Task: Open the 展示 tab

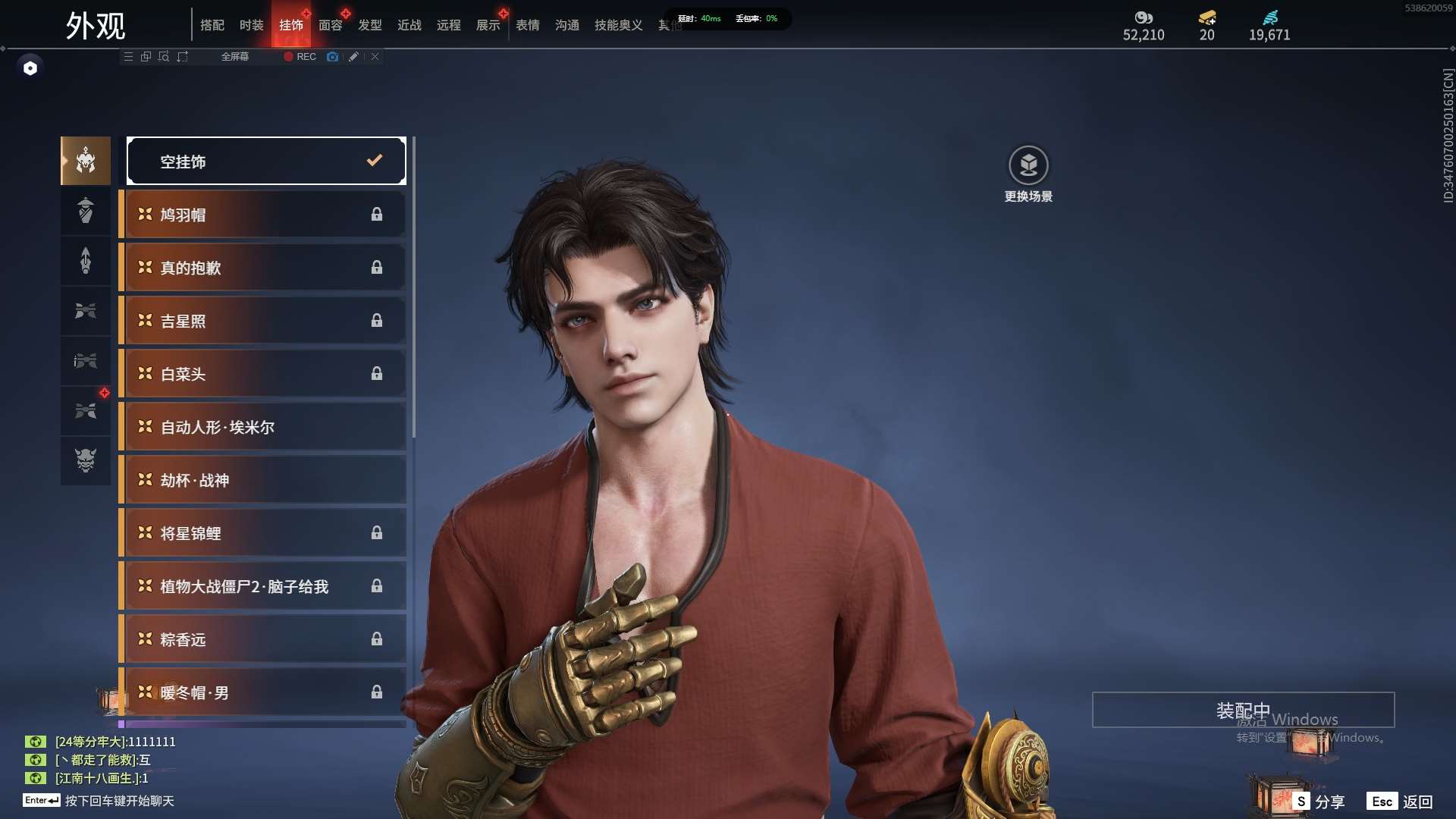Action: coord(488,25)
